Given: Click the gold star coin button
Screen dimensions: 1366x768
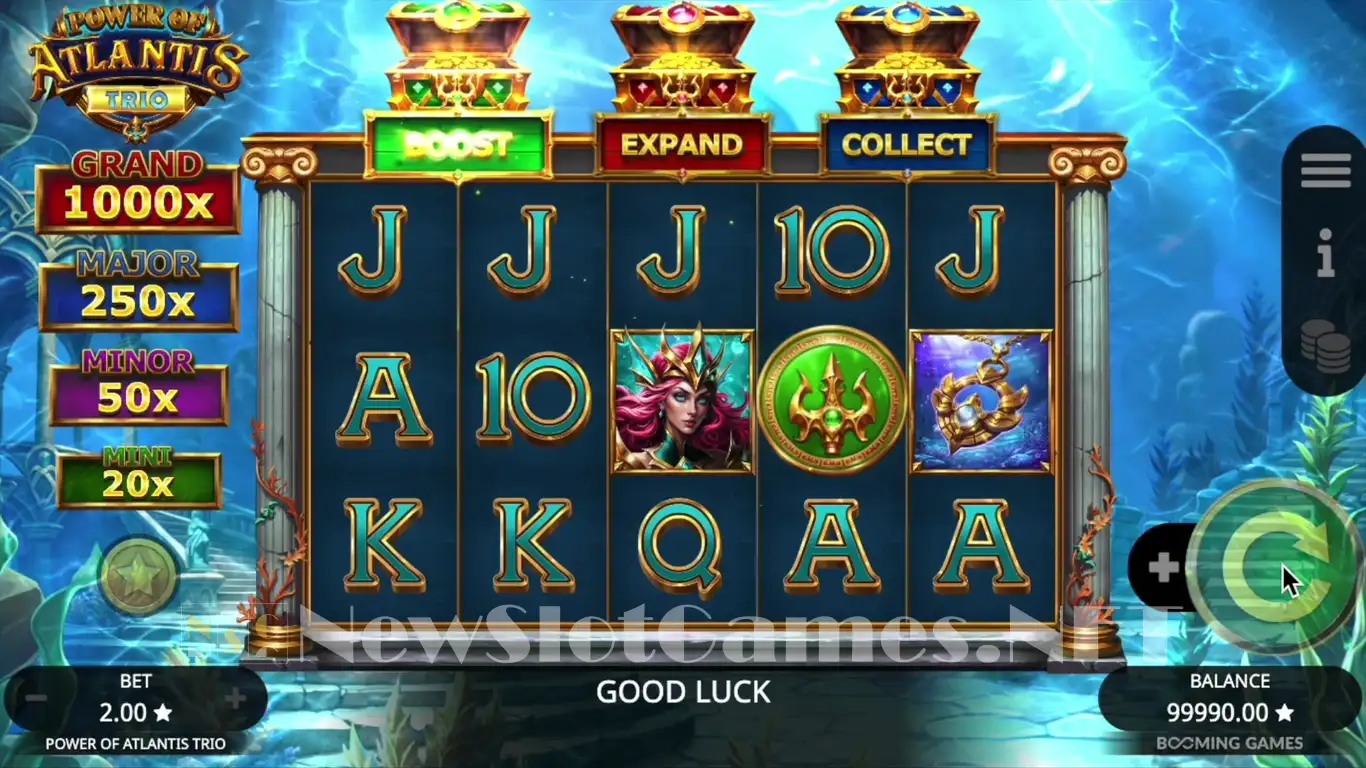Looking at the screenshot, I should point(138,575).
